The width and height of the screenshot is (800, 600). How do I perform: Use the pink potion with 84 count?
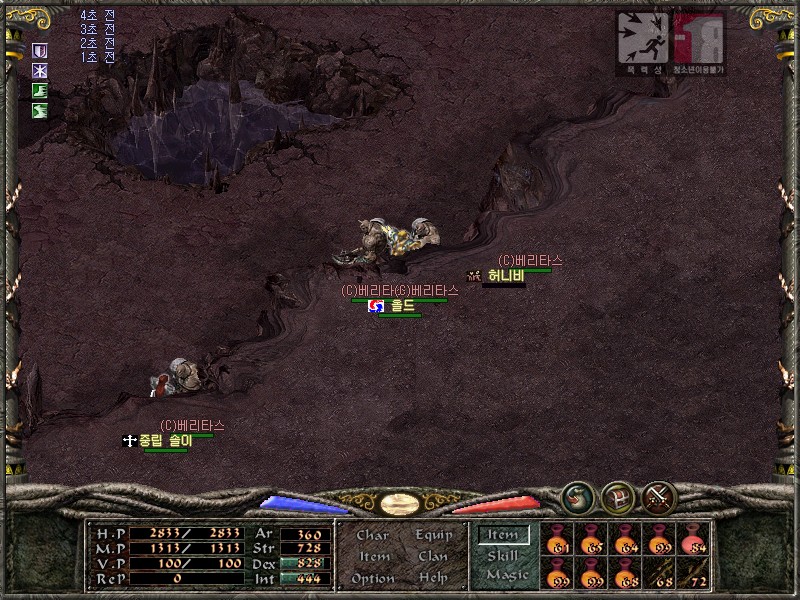[694, 539]
